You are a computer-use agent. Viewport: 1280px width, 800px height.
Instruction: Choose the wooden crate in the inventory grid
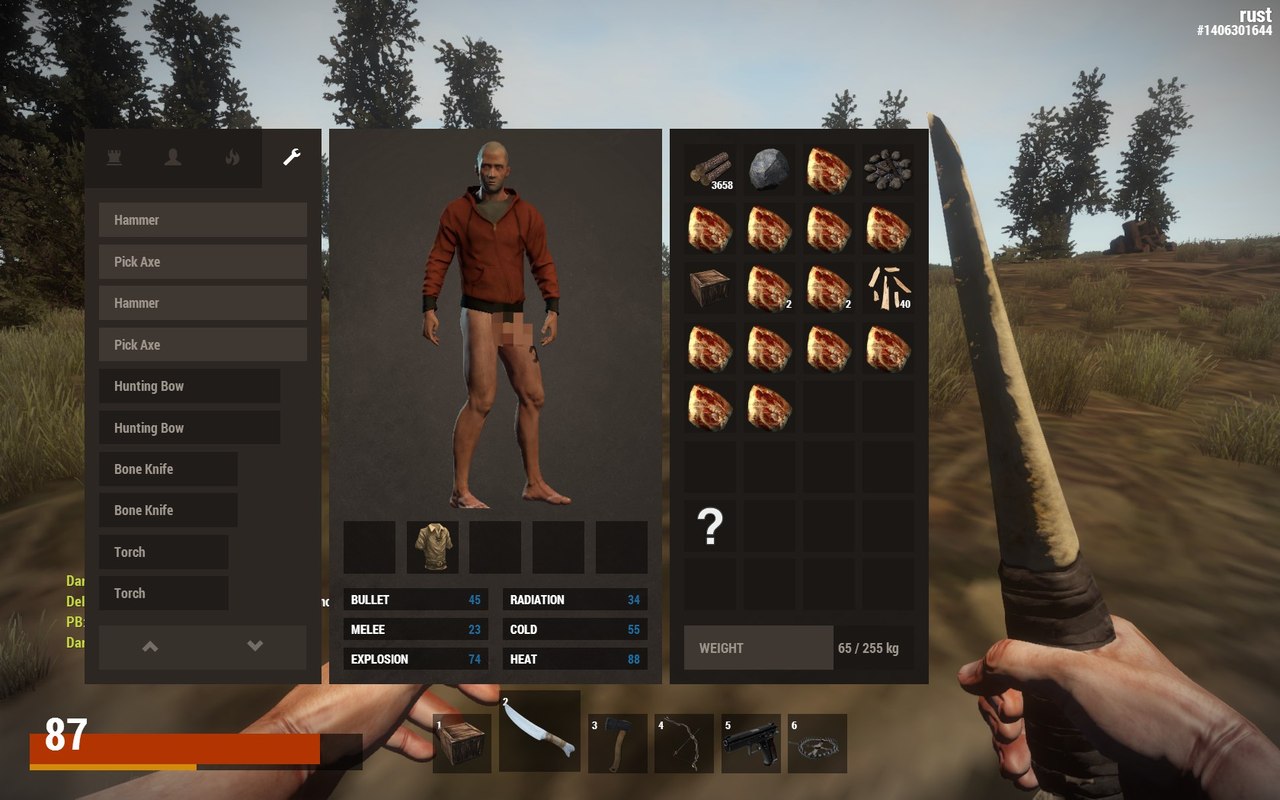coord(710,288)
